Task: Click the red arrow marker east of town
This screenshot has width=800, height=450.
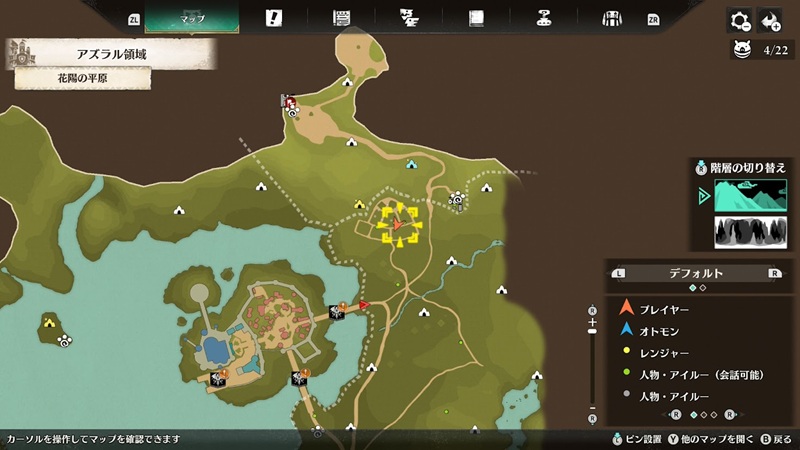Action: [364, 304]
